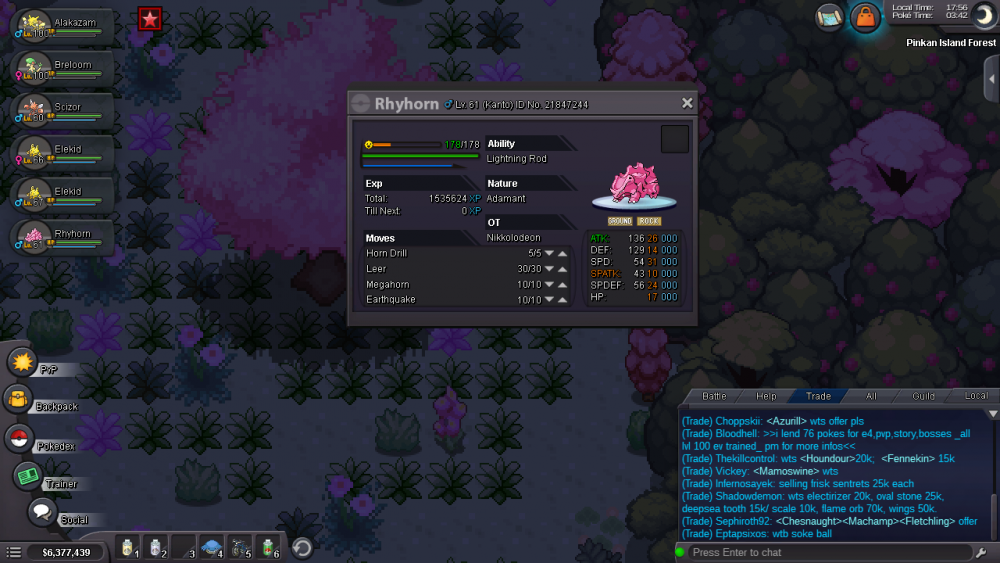Image resolution: width=1000 pixels, height=563 pixels.
Task: Click the orange bag shop icon
Action: point(864,17)
